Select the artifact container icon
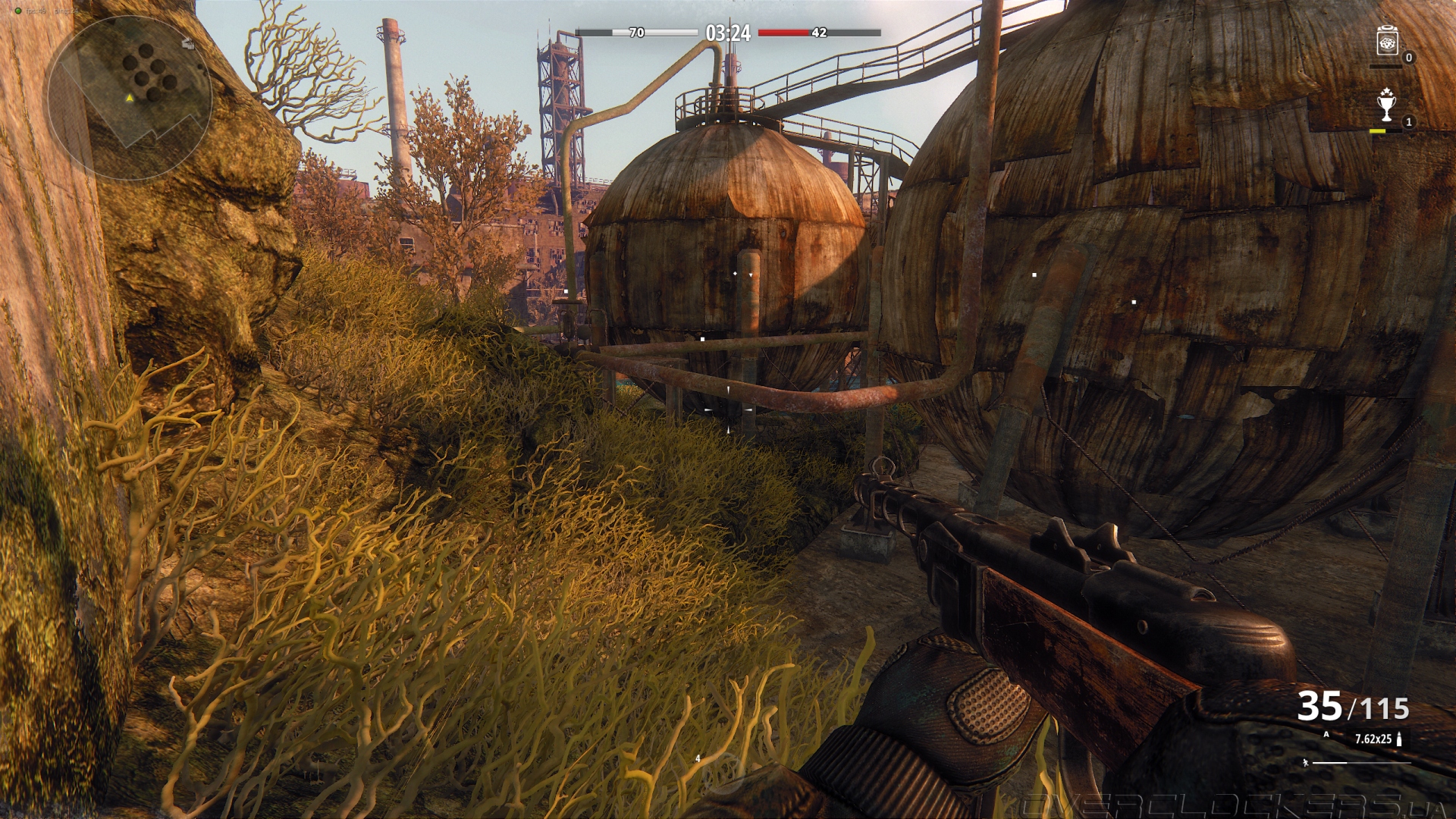 [1387, 41]
